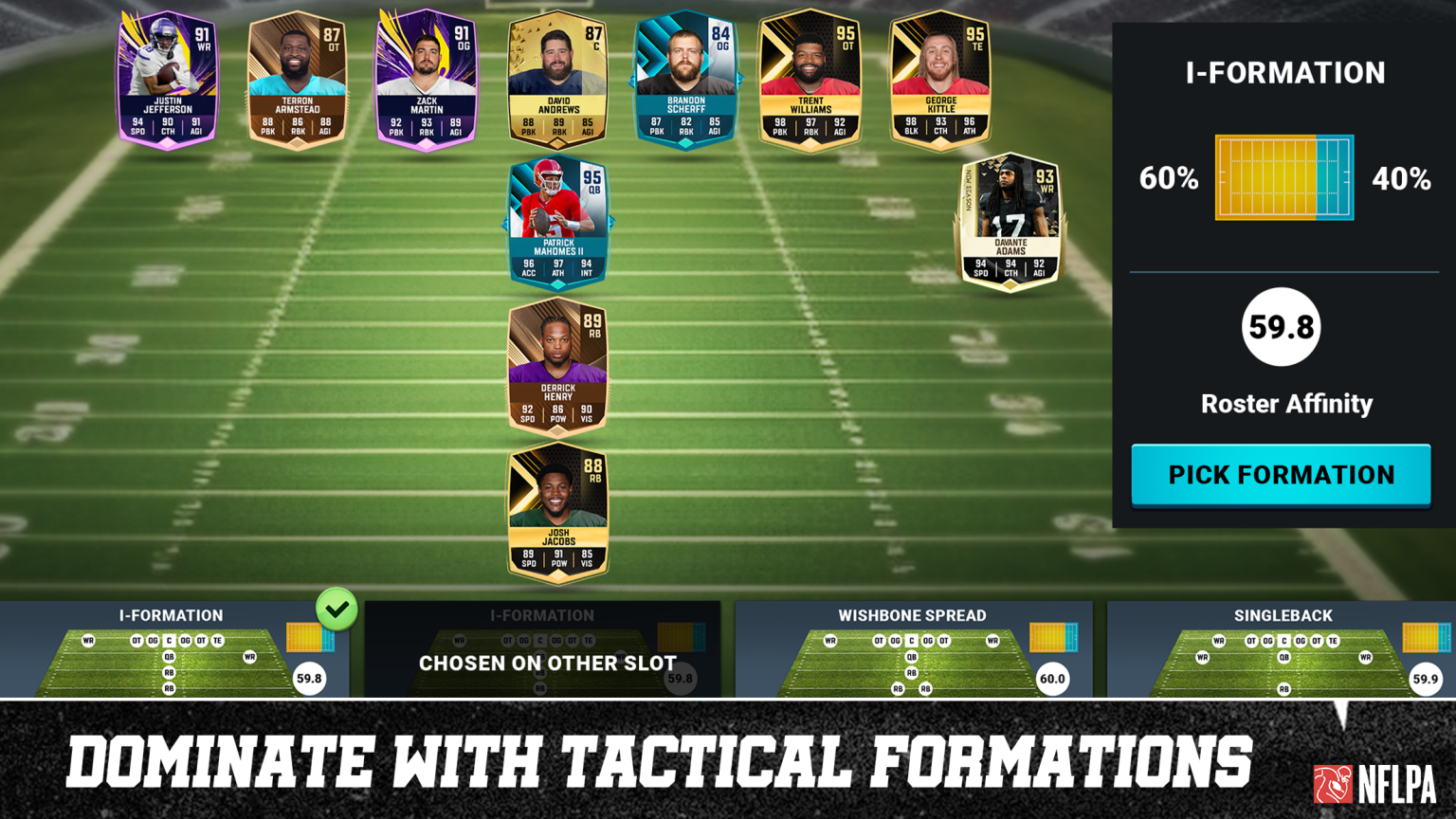The width and height of the screenshot is (1456, 819).
Task: Select the Derrick Henry running back card
Action: [557, 366]
